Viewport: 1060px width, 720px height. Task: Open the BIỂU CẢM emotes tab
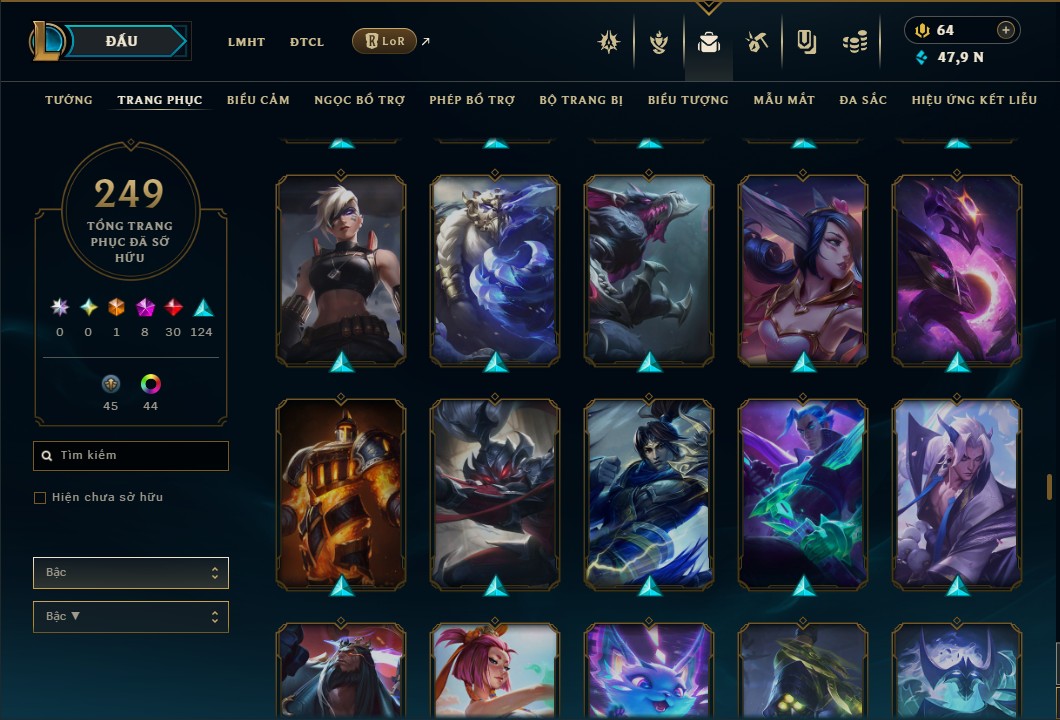pos(258,100)
